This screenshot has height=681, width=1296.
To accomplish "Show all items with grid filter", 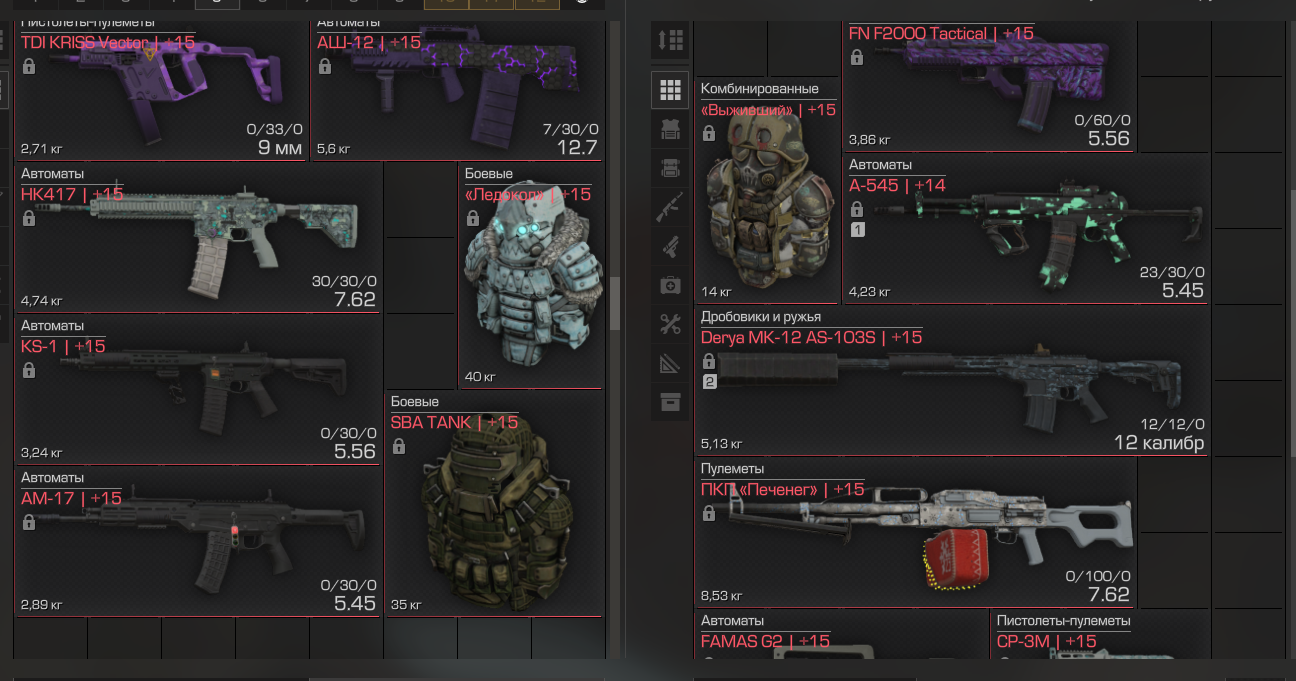I will pyautogui.click(x=670, y=91).
